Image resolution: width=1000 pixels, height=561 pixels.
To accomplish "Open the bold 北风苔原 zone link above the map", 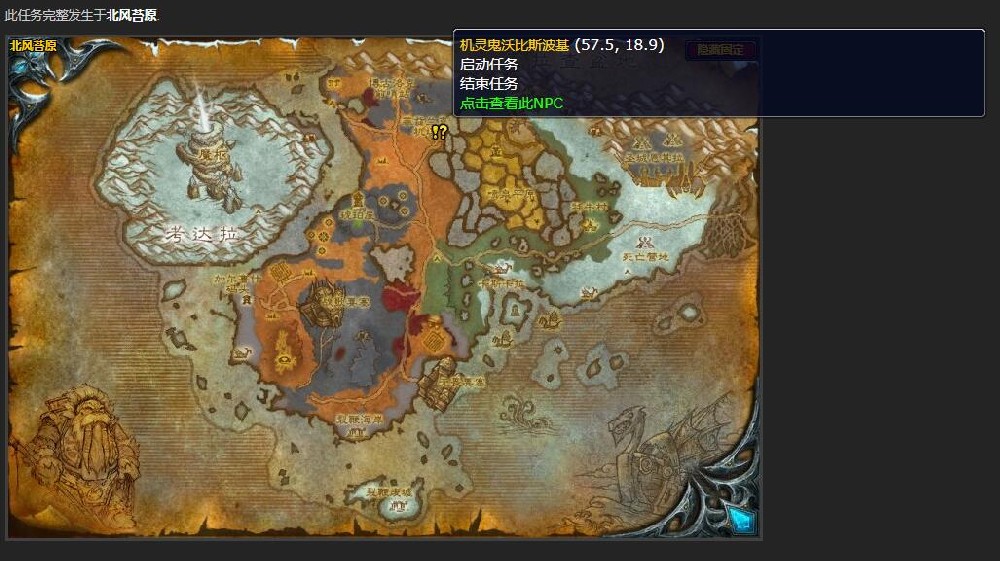I will pos(132,15).
